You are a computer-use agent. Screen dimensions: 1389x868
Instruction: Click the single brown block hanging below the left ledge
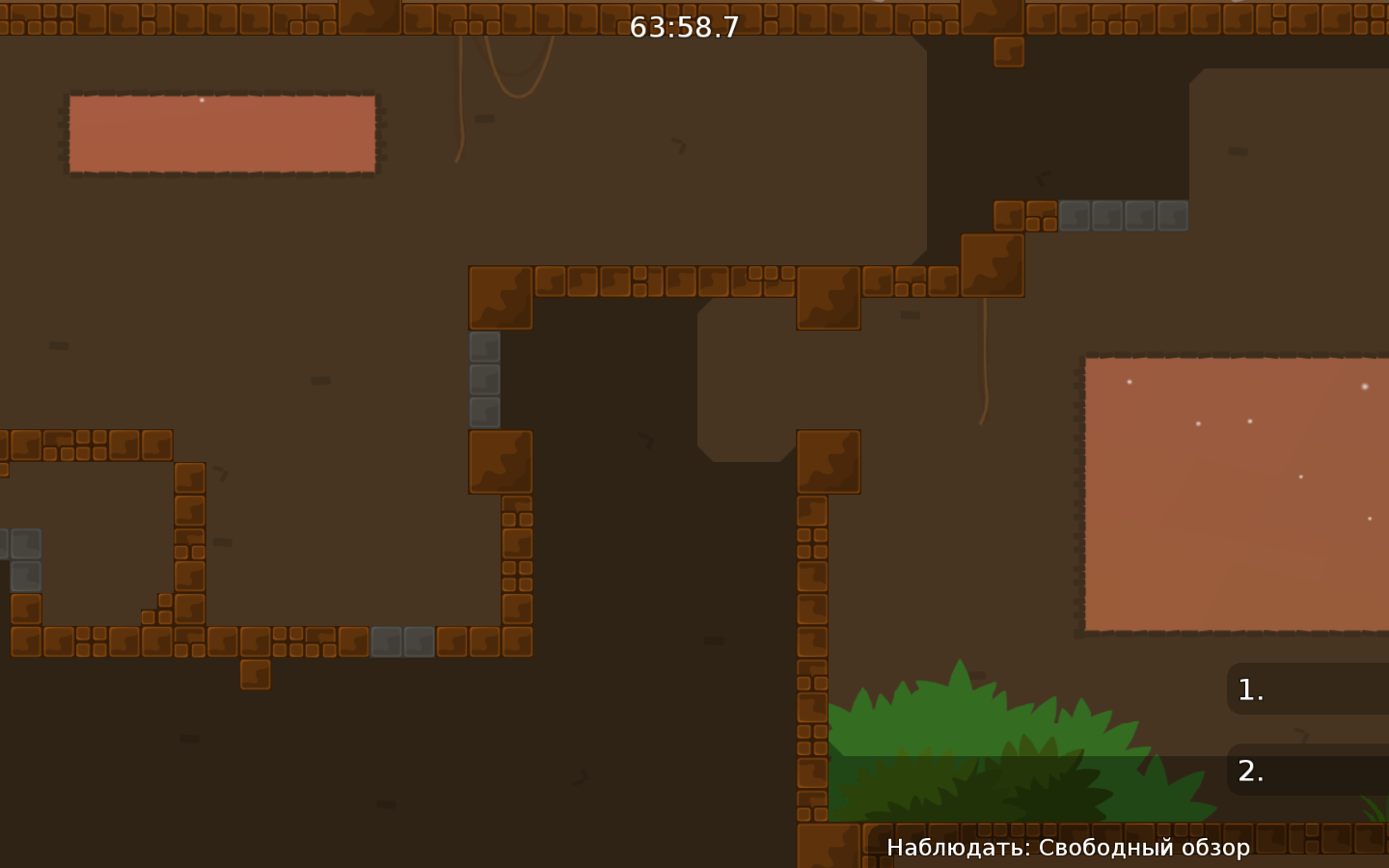click(x=255, y=672)
